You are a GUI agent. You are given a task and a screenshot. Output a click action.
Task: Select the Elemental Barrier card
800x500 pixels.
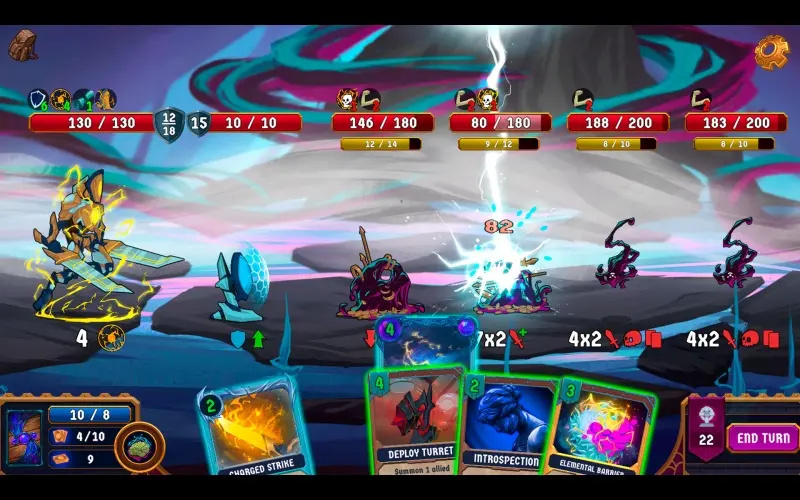pos(597,430)
